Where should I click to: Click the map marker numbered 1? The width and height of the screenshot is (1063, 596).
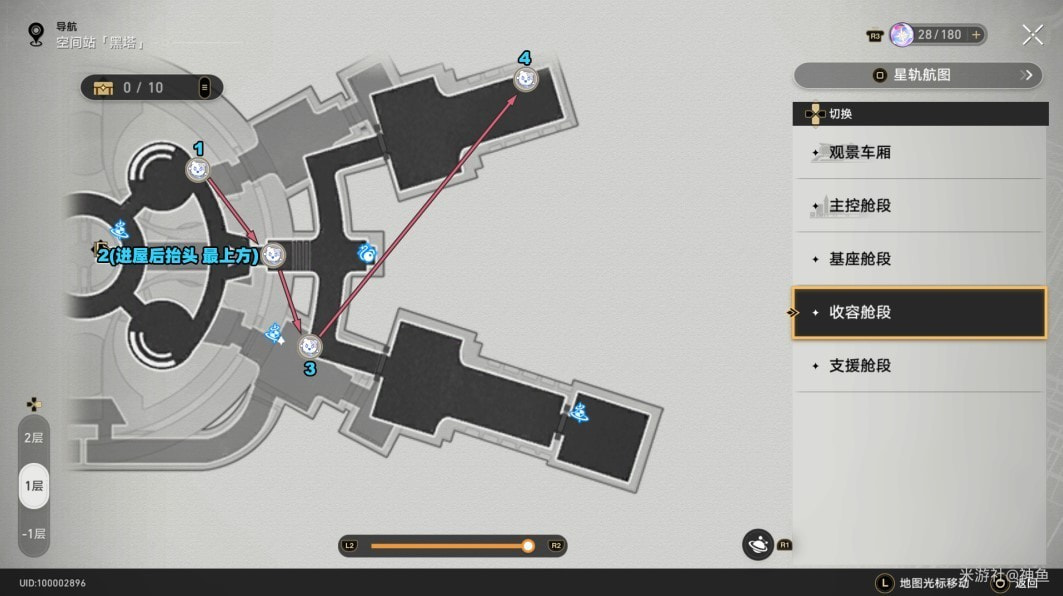(198, 170)
